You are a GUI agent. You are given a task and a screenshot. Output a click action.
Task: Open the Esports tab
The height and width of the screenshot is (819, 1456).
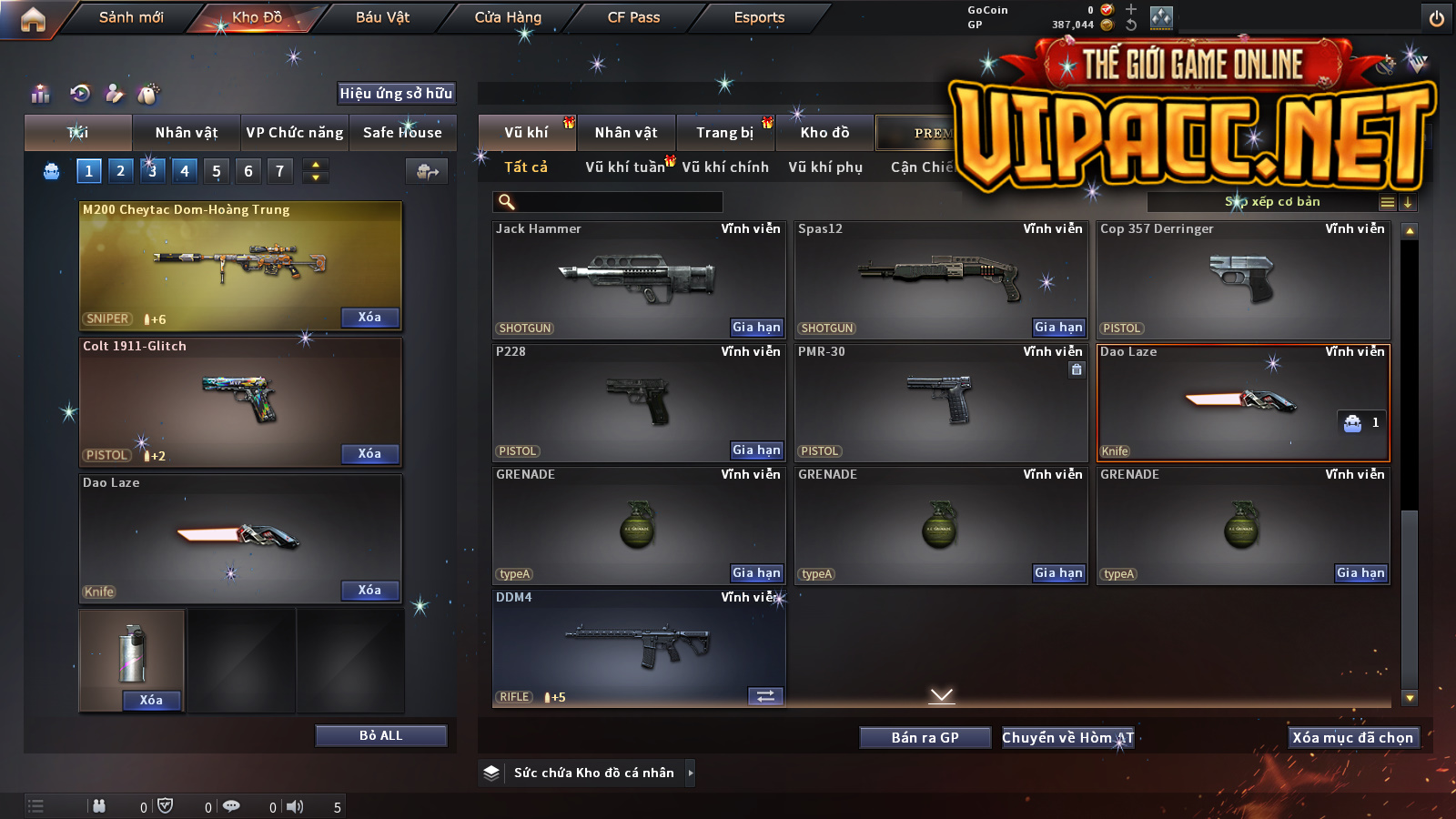pos(759,17)
